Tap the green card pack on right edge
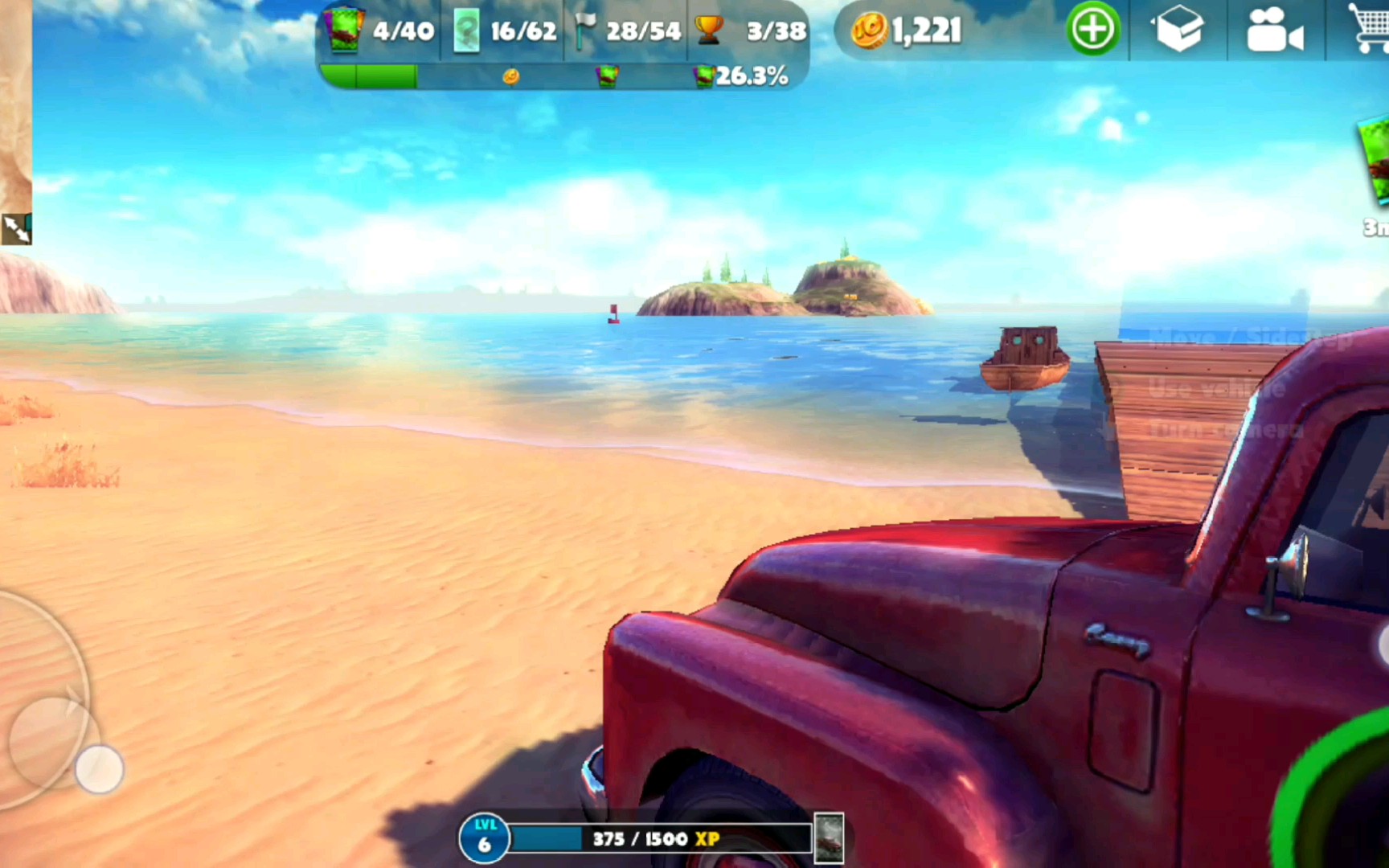 1375,161
